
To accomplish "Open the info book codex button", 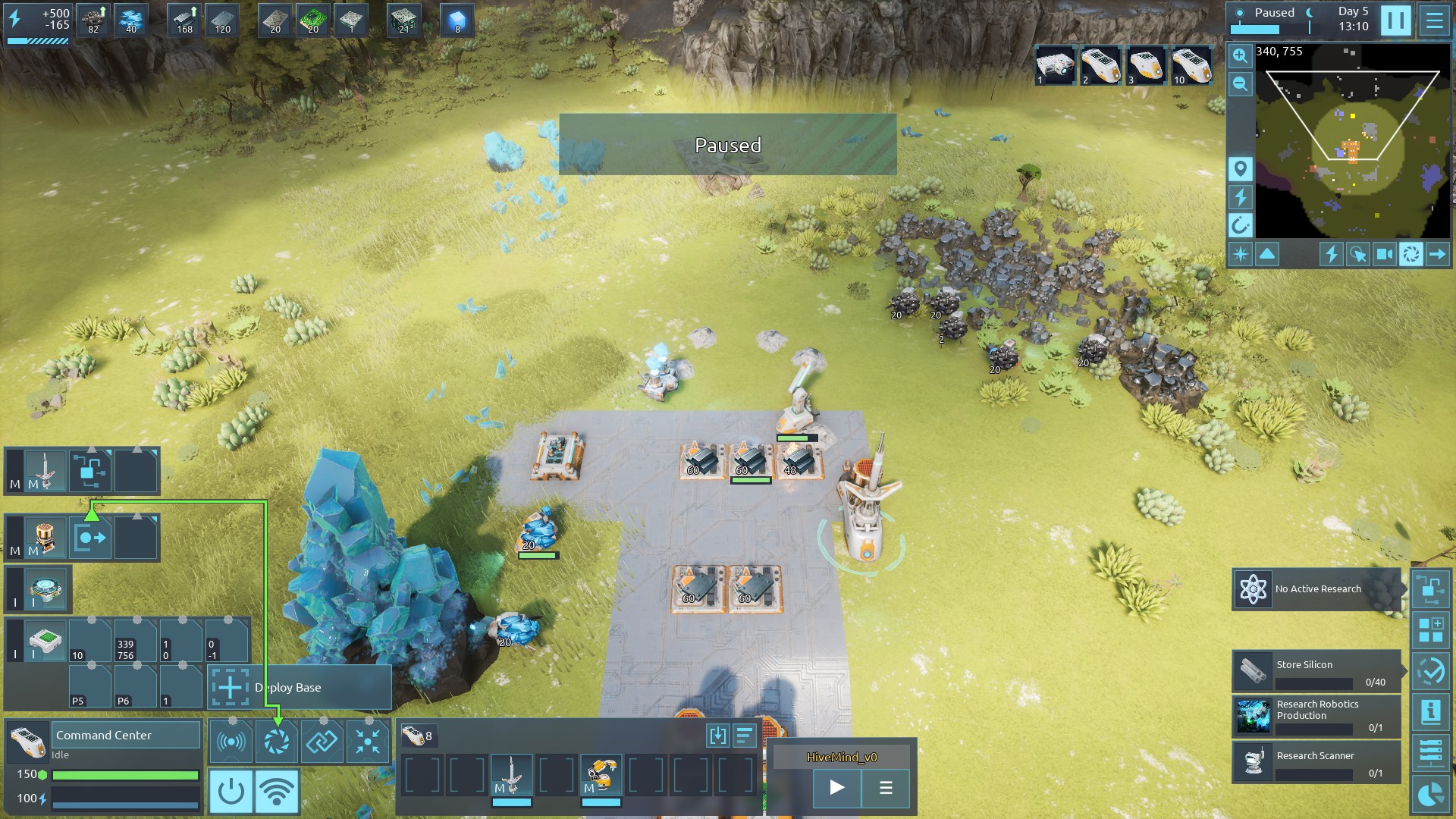I will tap(1430, 711).
